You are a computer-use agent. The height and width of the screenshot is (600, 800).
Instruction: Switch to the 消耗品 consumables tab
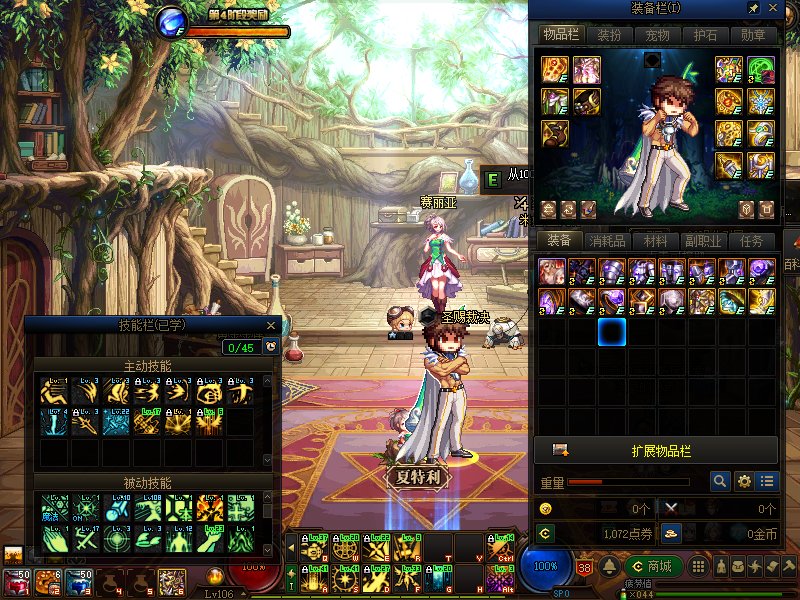pyautogui.click(x=607, y=241)
